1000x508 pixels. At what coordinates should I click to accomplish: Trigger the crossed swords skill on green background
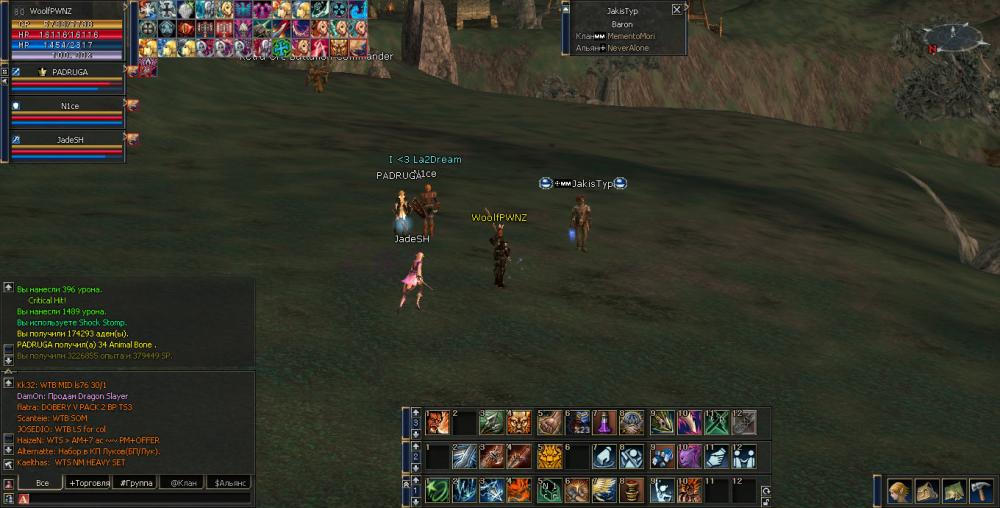pyautogui.click(x=715, y=423)
